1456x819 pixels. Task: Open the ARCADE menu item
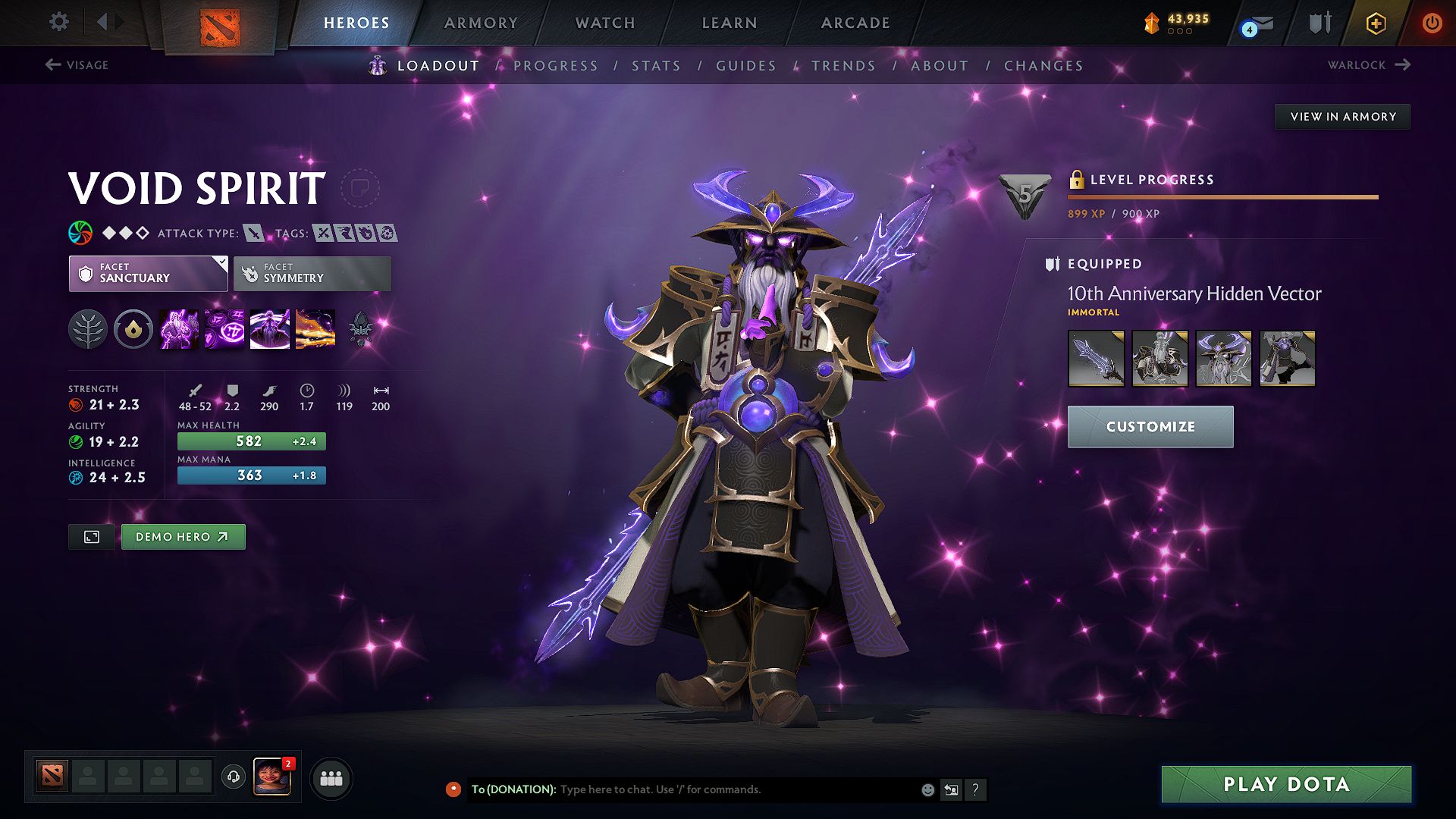(x=855, y=23)
